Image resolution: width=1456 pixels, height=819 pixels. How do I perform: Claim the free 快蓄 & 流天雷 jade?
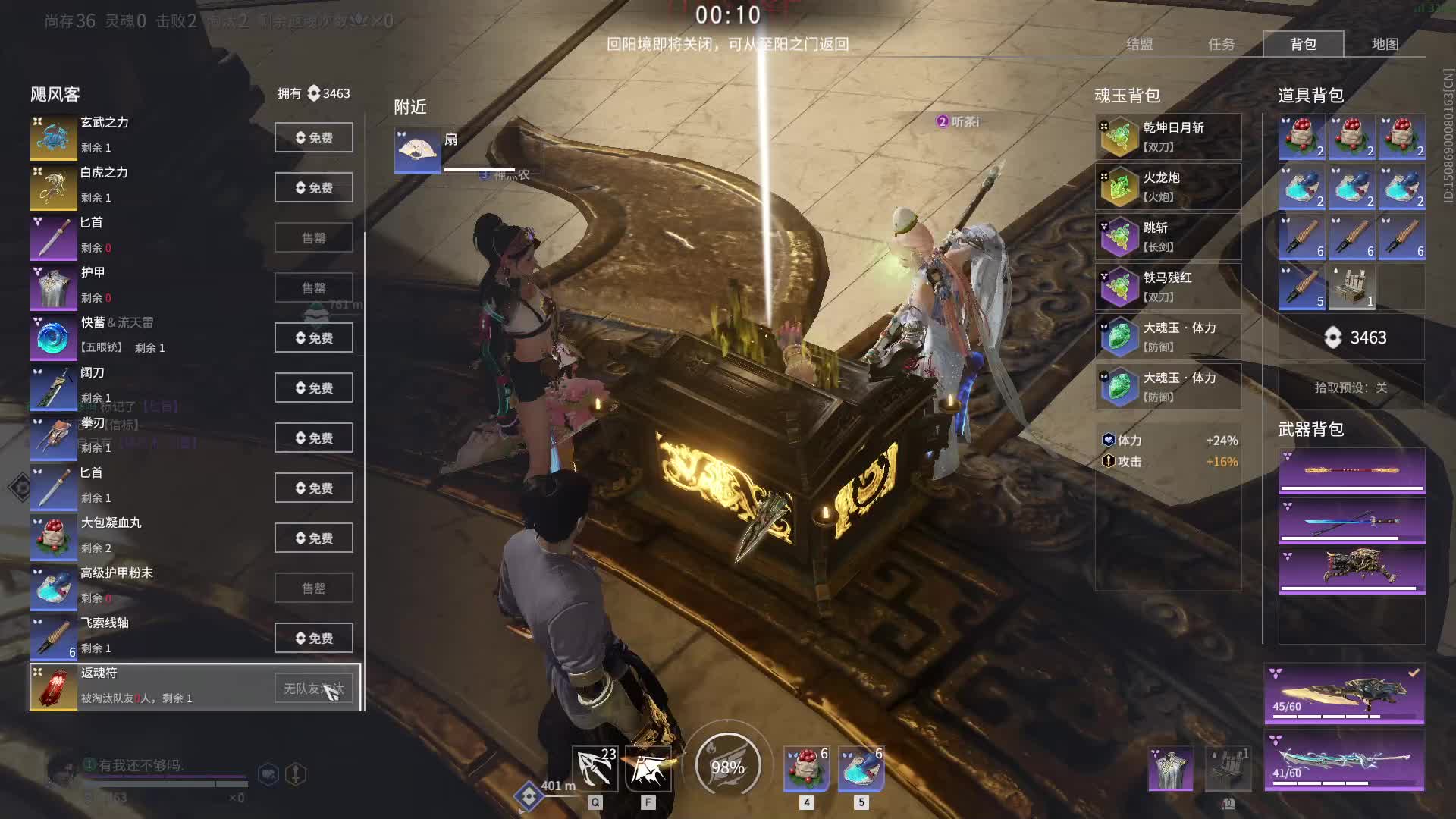tap(313, 337)
